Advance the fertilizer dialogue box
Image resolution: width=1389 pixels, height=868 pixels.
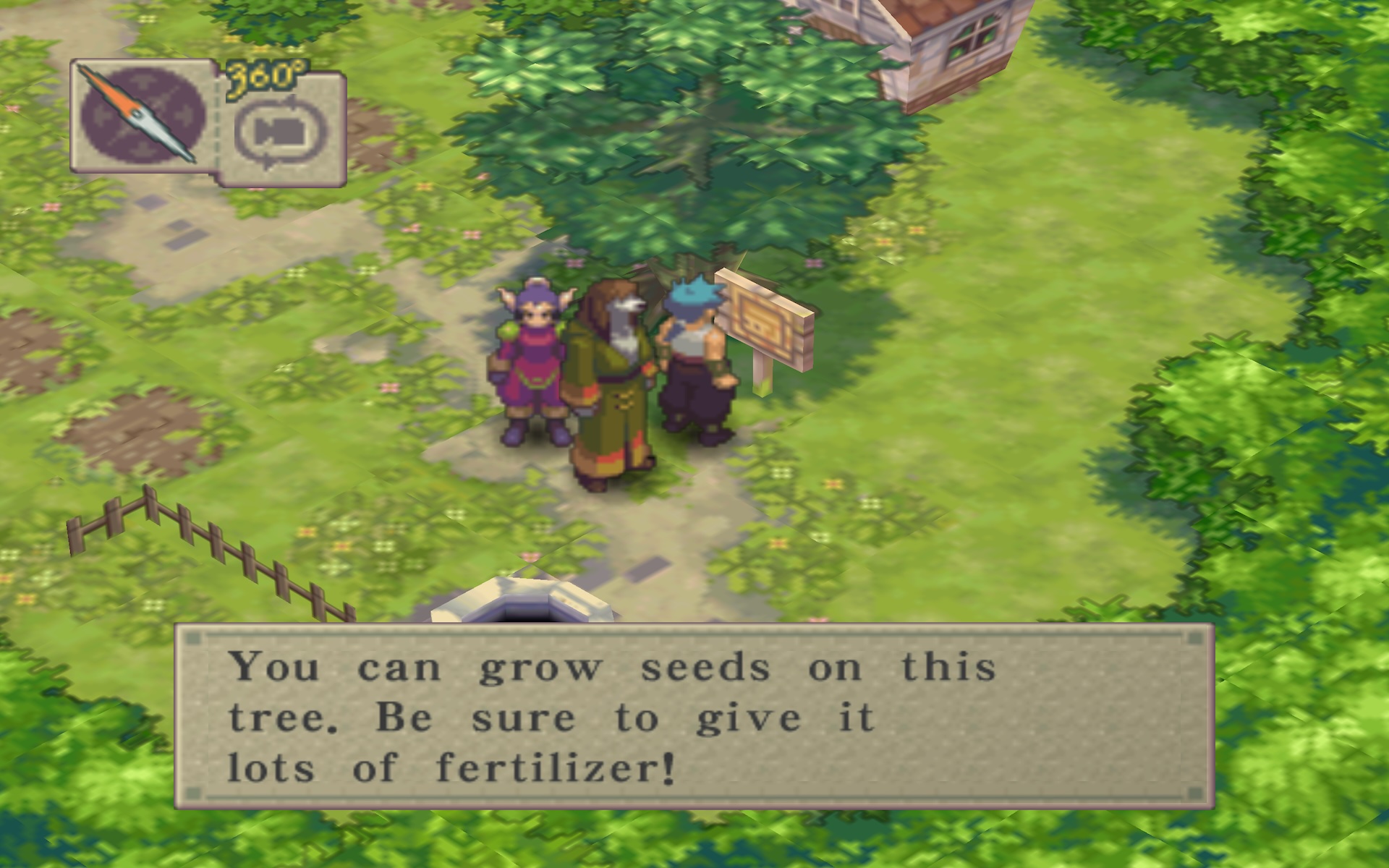pyautogui.click(x=693, y=716)
